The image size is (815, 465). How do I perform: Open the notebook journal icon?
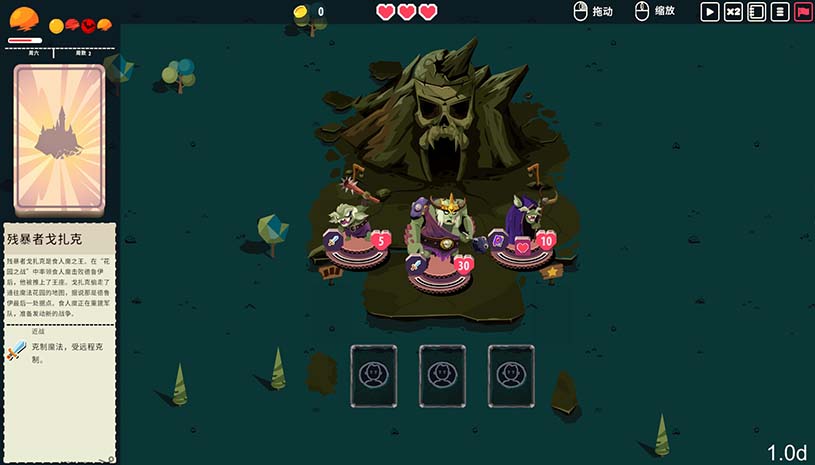coord(757,12)
